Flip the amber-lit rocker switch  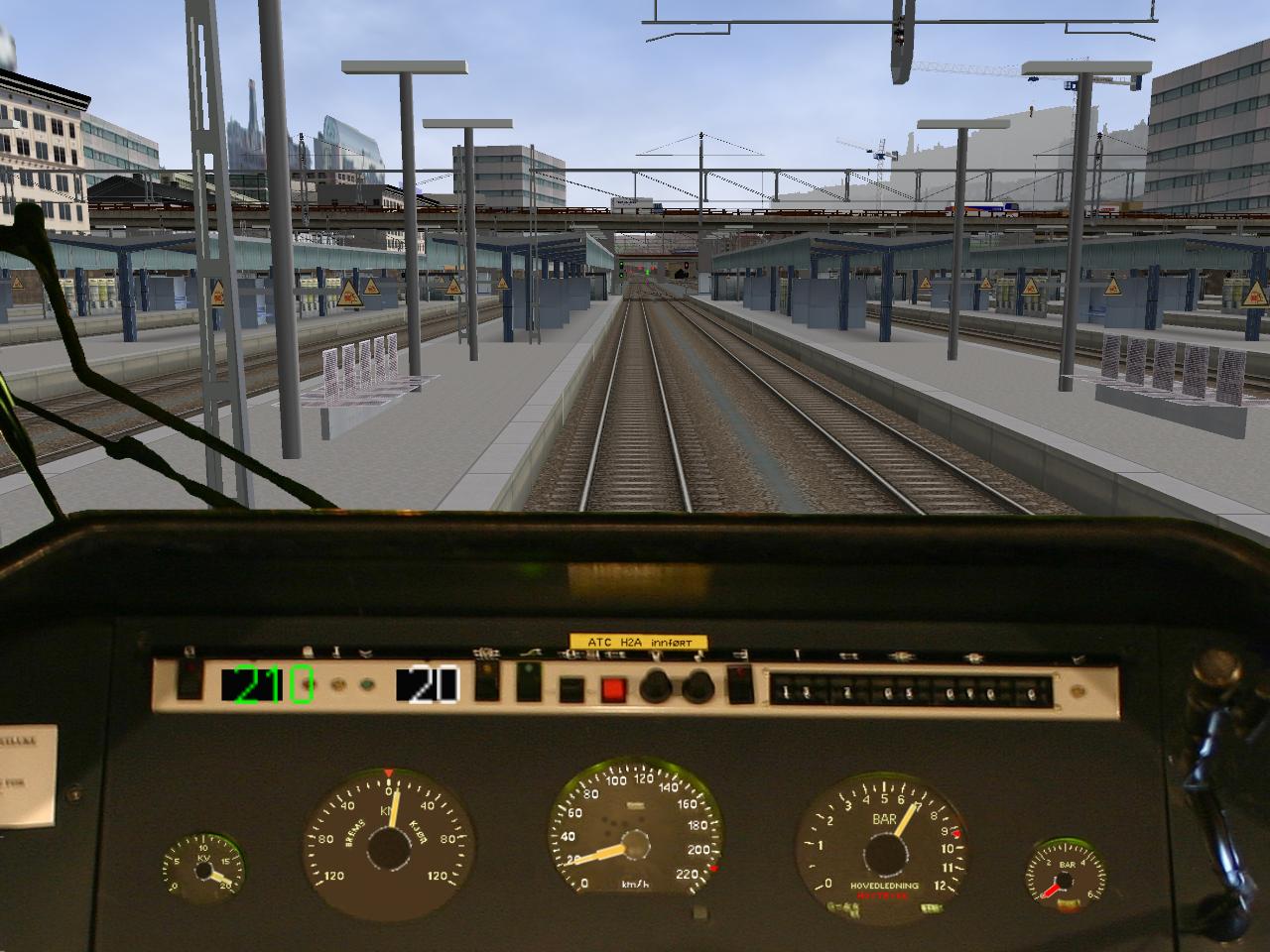pyautogui.click(x=487, y=683)
